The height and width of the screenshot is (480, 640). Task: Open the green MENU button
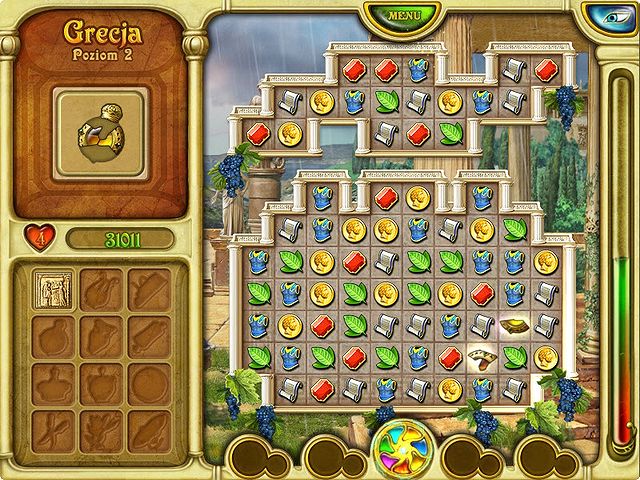click(x=403, y=16)
